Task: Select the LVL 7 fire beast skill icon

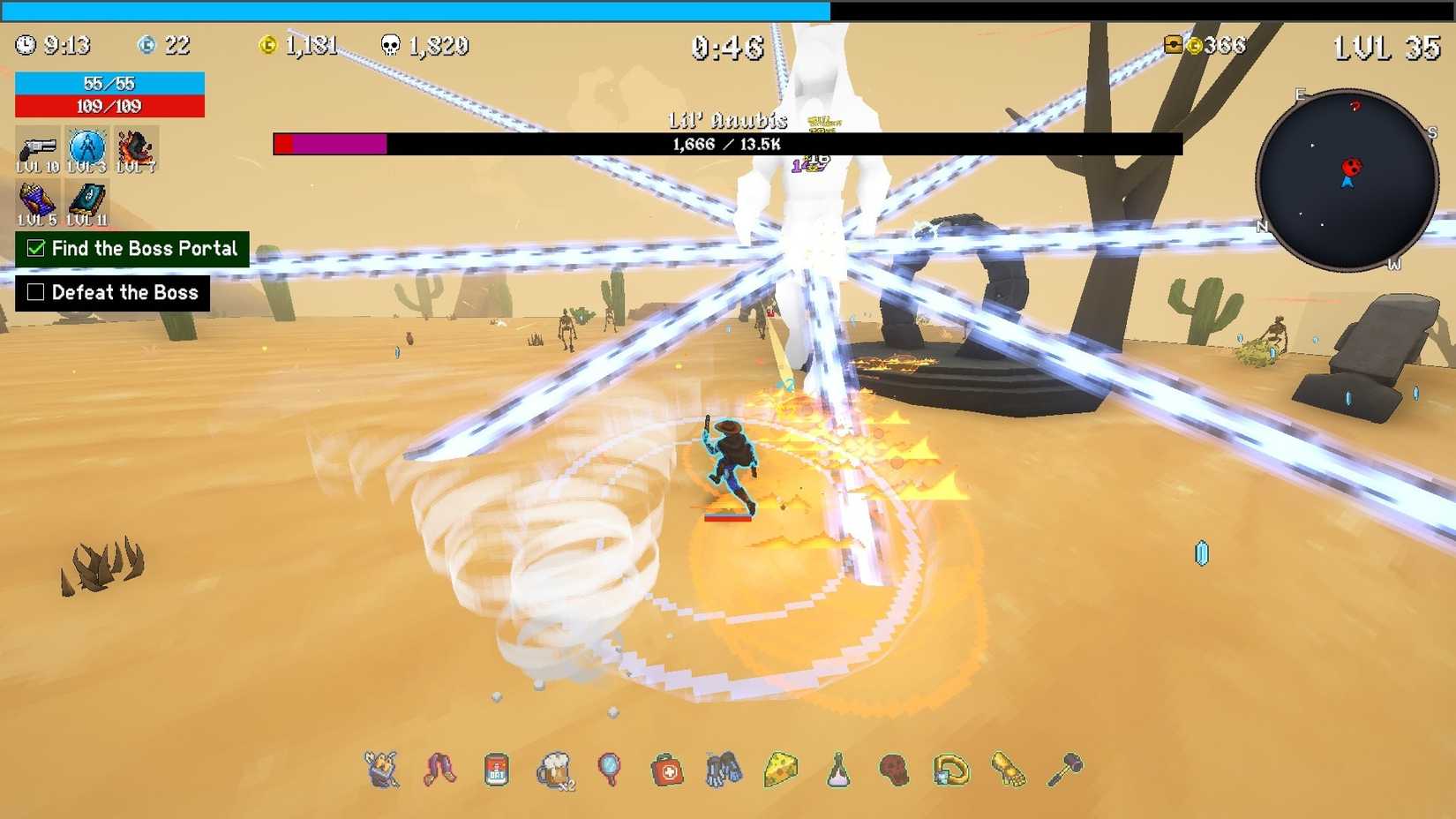Action: pyautogui.click(x=137, y=148)
